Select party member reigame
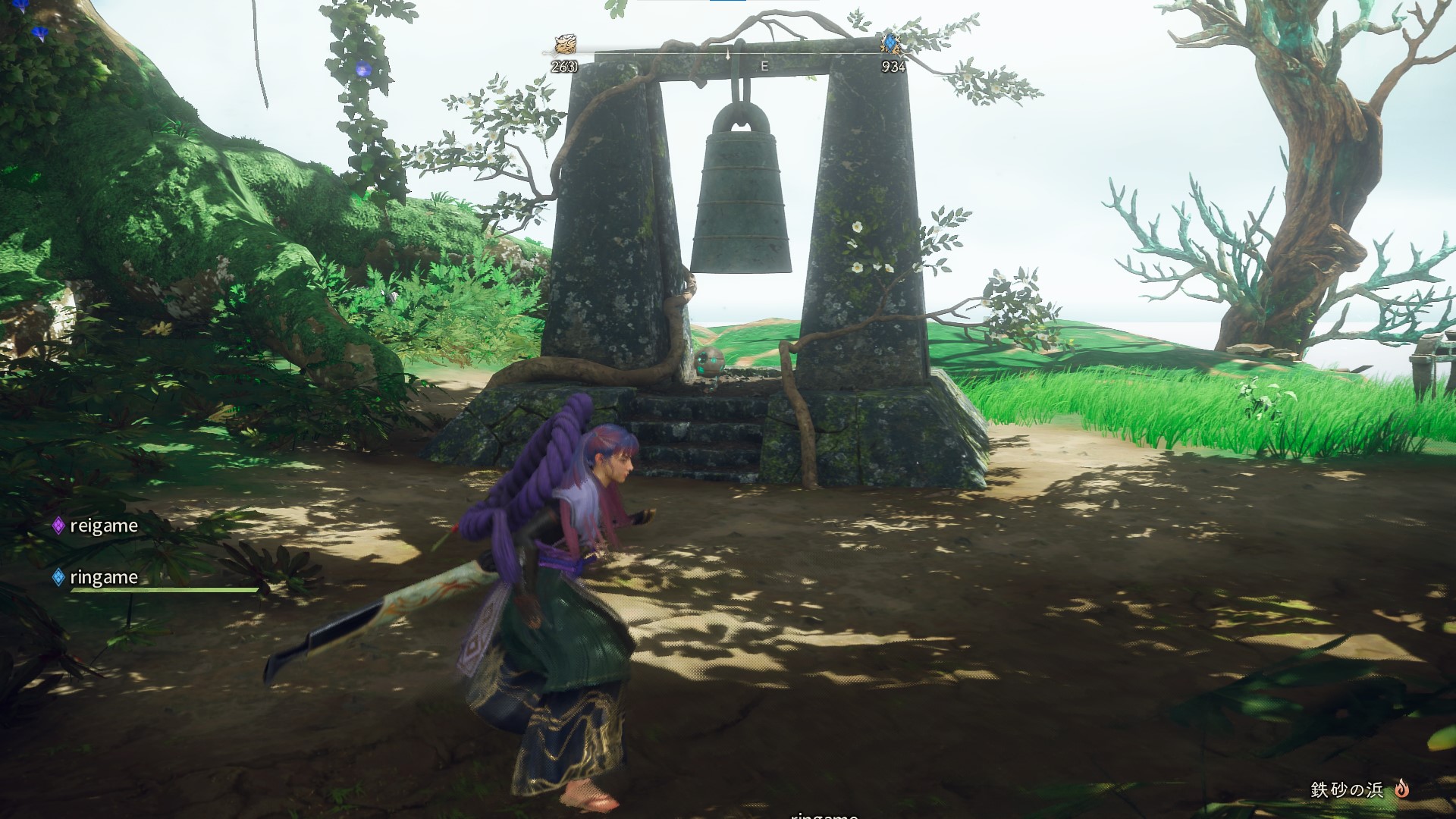 [x=103, y=526]
